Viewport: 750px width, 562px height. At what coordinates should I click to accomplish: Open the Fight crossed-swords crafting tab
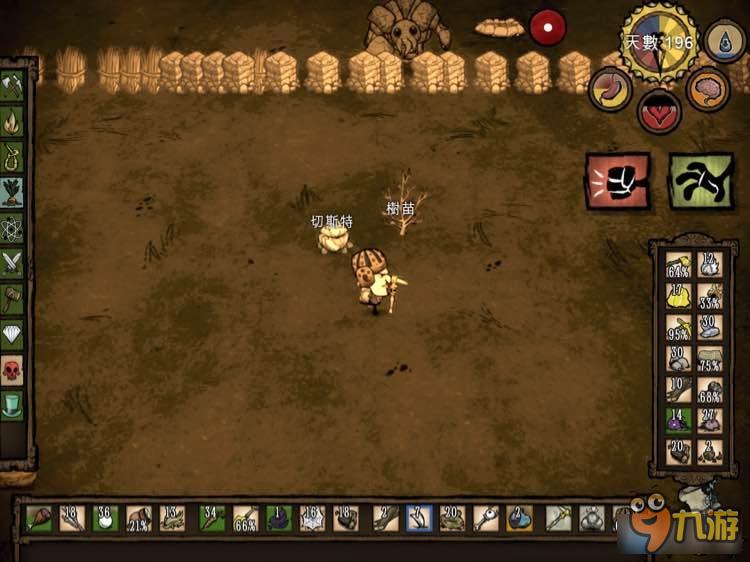13,262
